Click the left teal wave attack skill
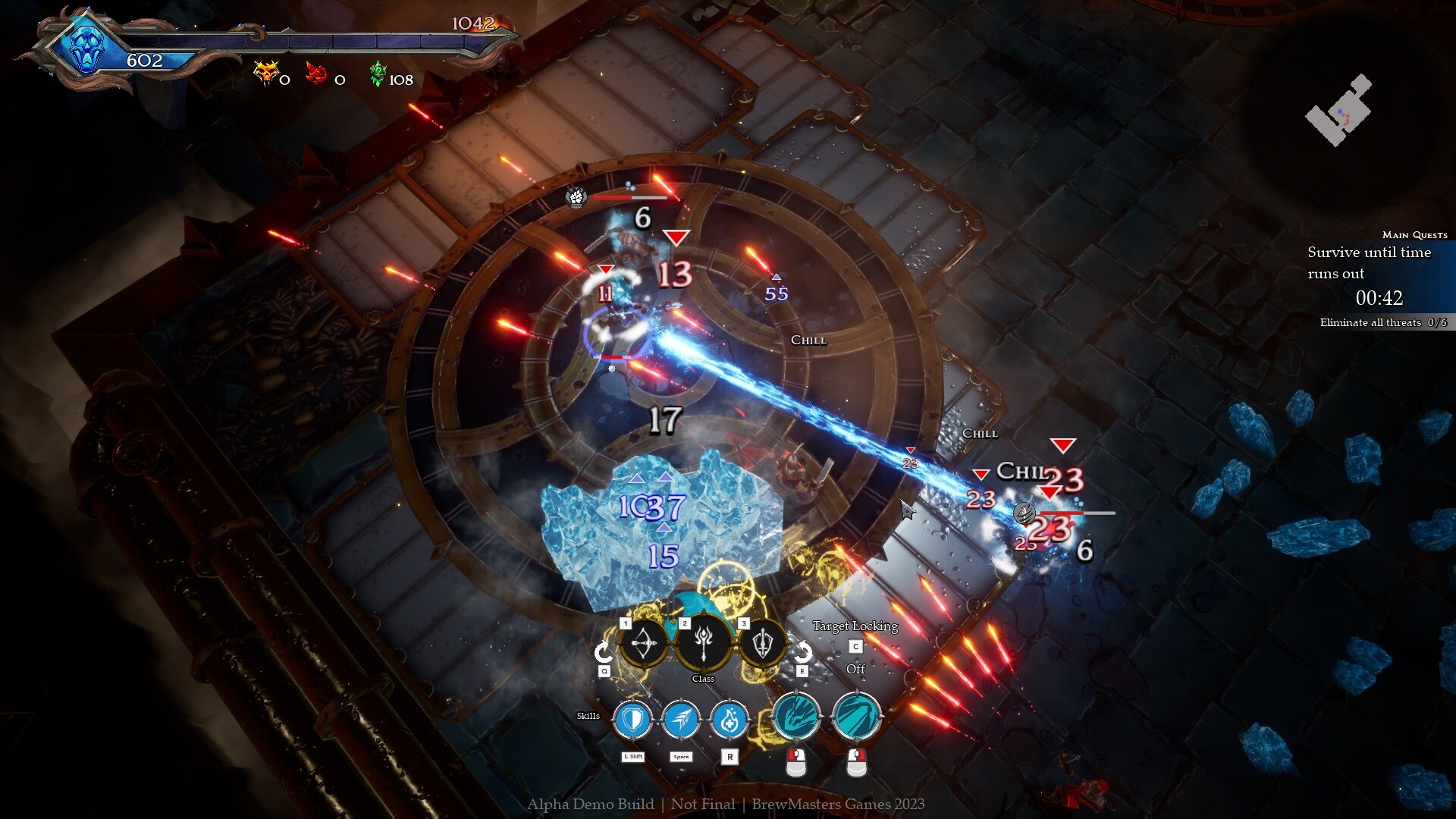Screen dimensions: 1456x819 point(795,717)
